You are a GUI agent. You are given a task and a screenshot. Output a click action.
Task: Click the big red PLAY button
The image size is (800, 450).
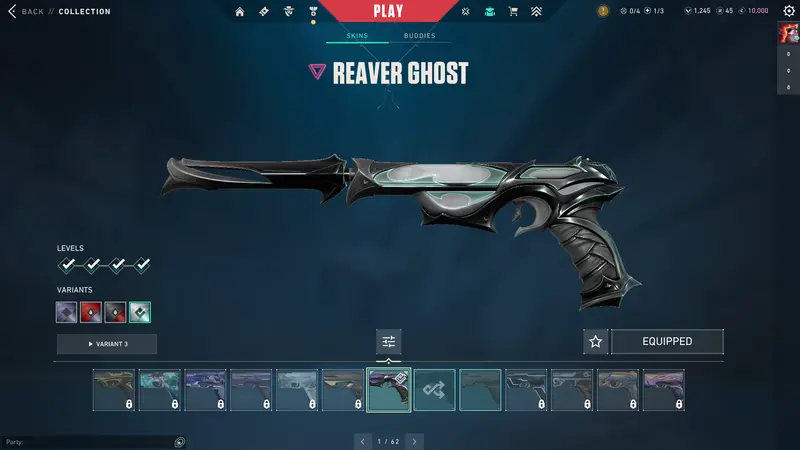pos(388,12)
